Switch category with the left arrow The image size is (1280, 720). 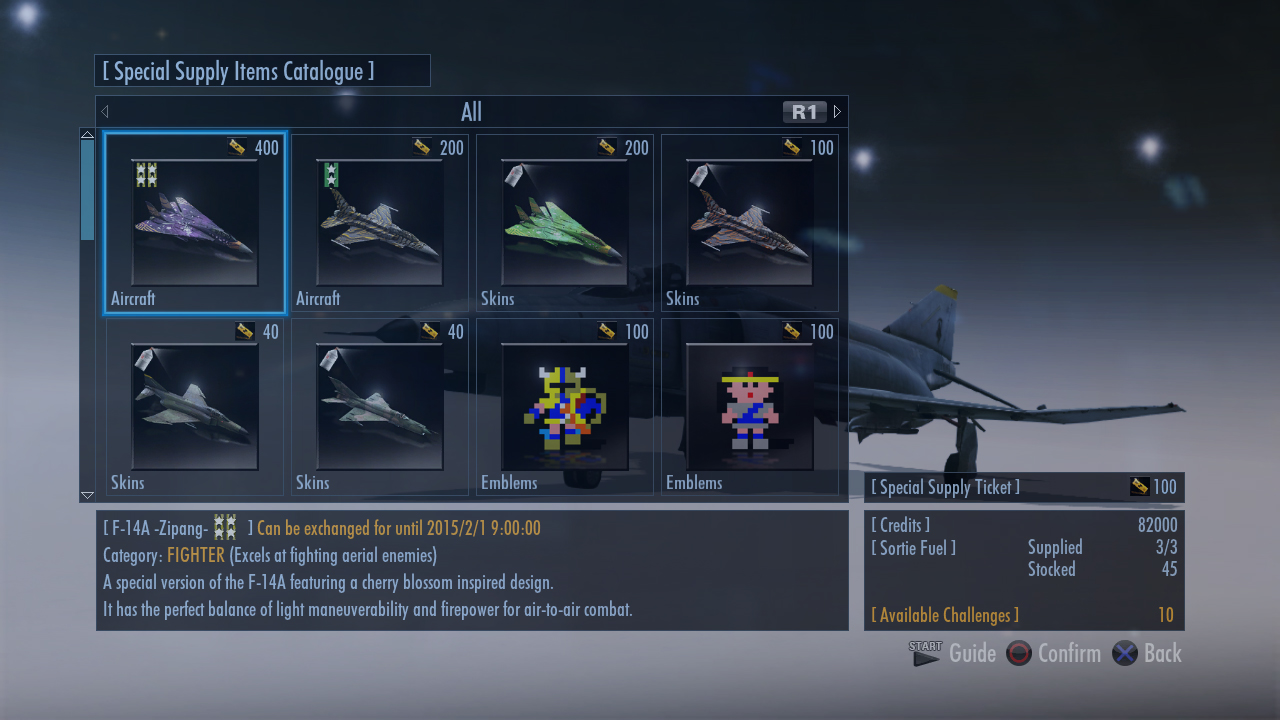(x=105, y=112)
